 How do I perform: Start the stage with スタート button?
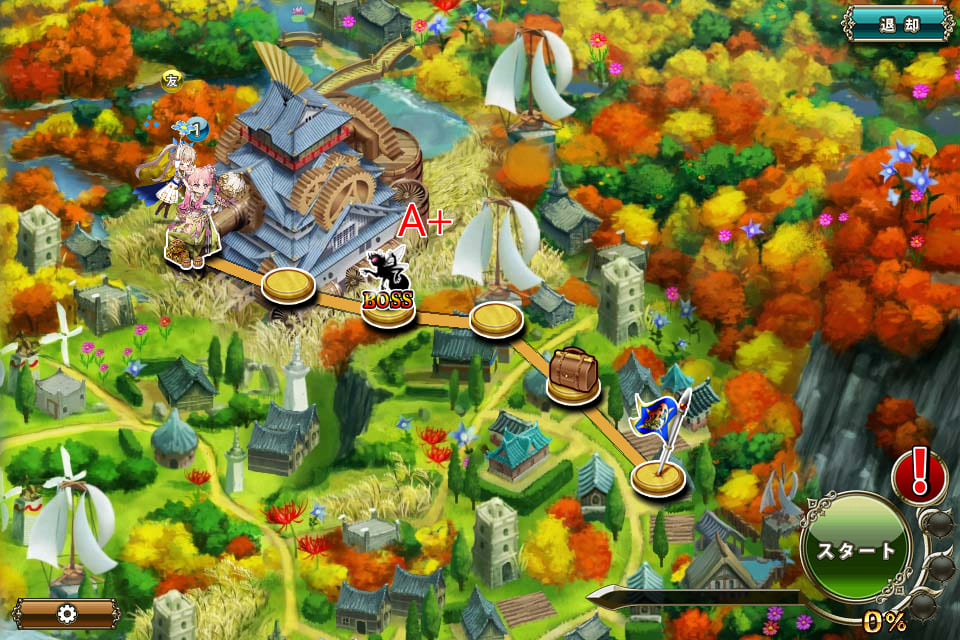(x=856, y=550)
